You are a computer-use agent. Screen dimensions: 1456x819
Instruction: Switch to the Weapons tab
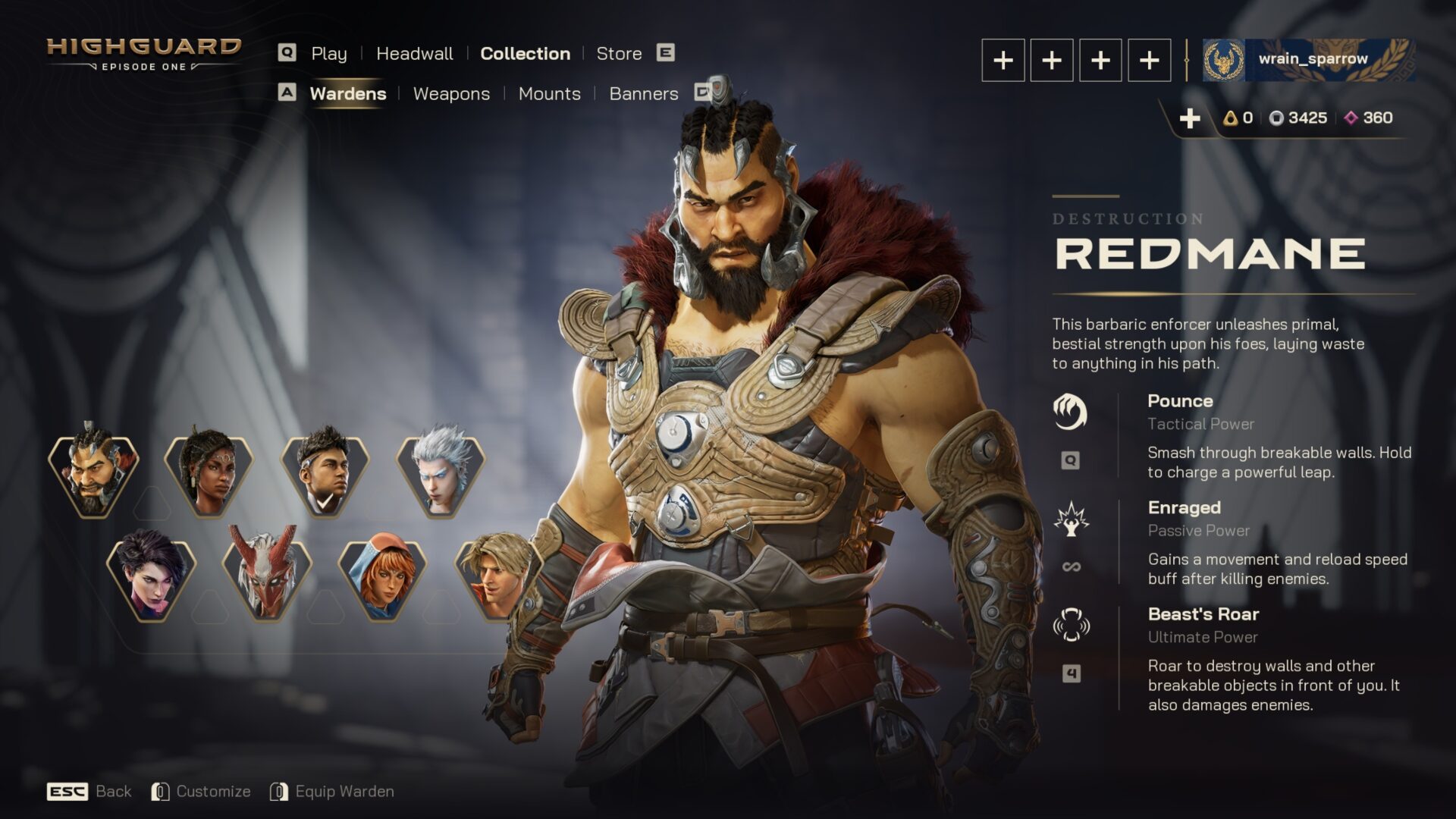coord(451,93)
